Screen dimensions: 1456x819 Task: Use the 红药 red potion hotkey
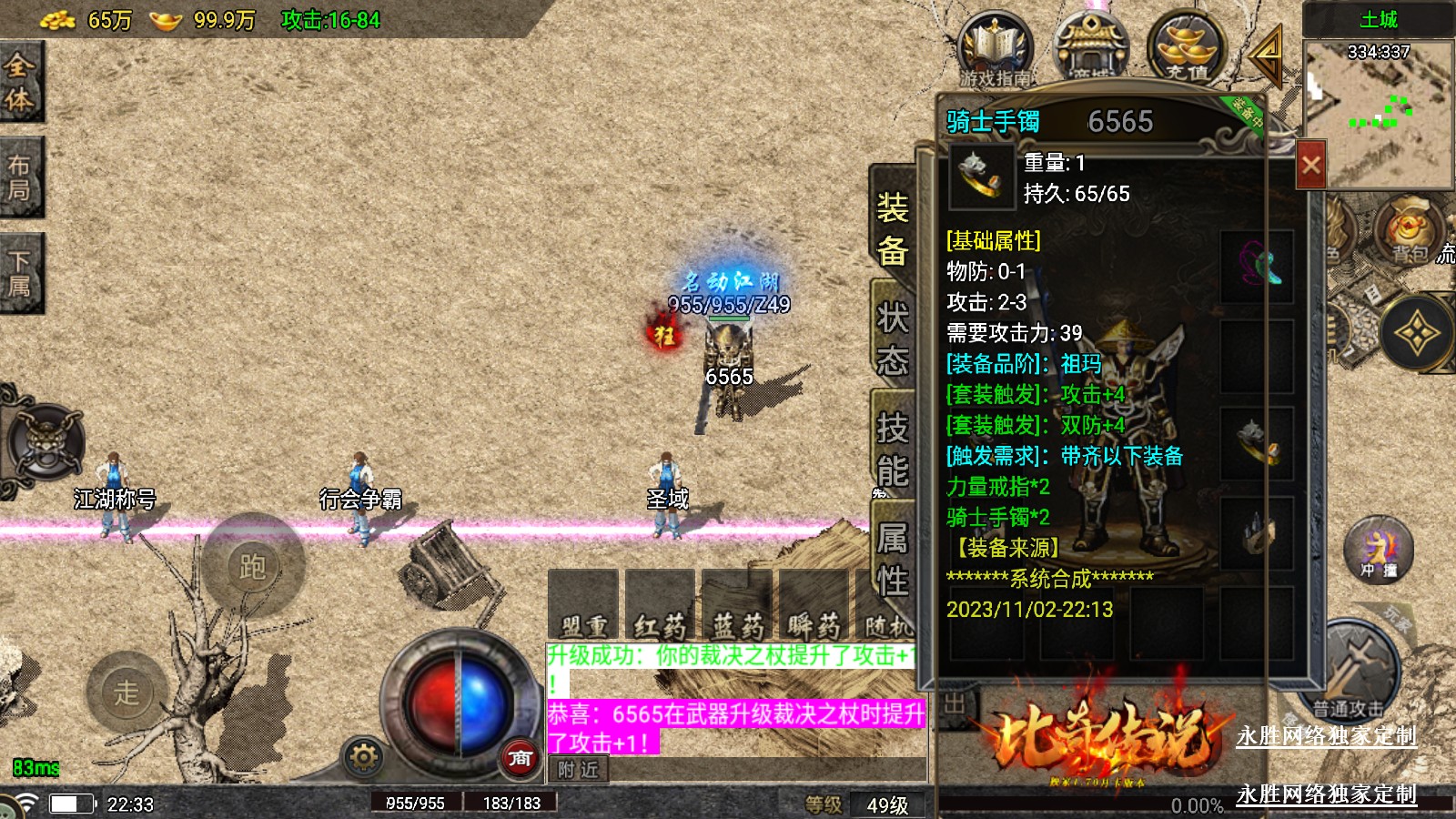coord(661,605)
